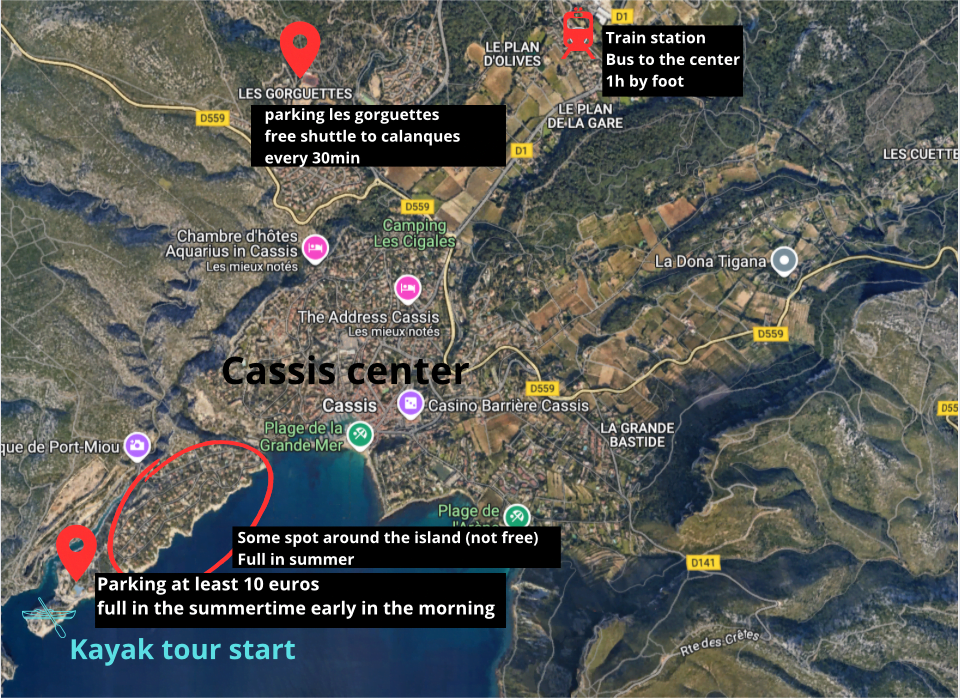The image size is (960, 698).
Task: Select the red pin at Les Gorguettes parking
Action: click(x=299, y=45)
